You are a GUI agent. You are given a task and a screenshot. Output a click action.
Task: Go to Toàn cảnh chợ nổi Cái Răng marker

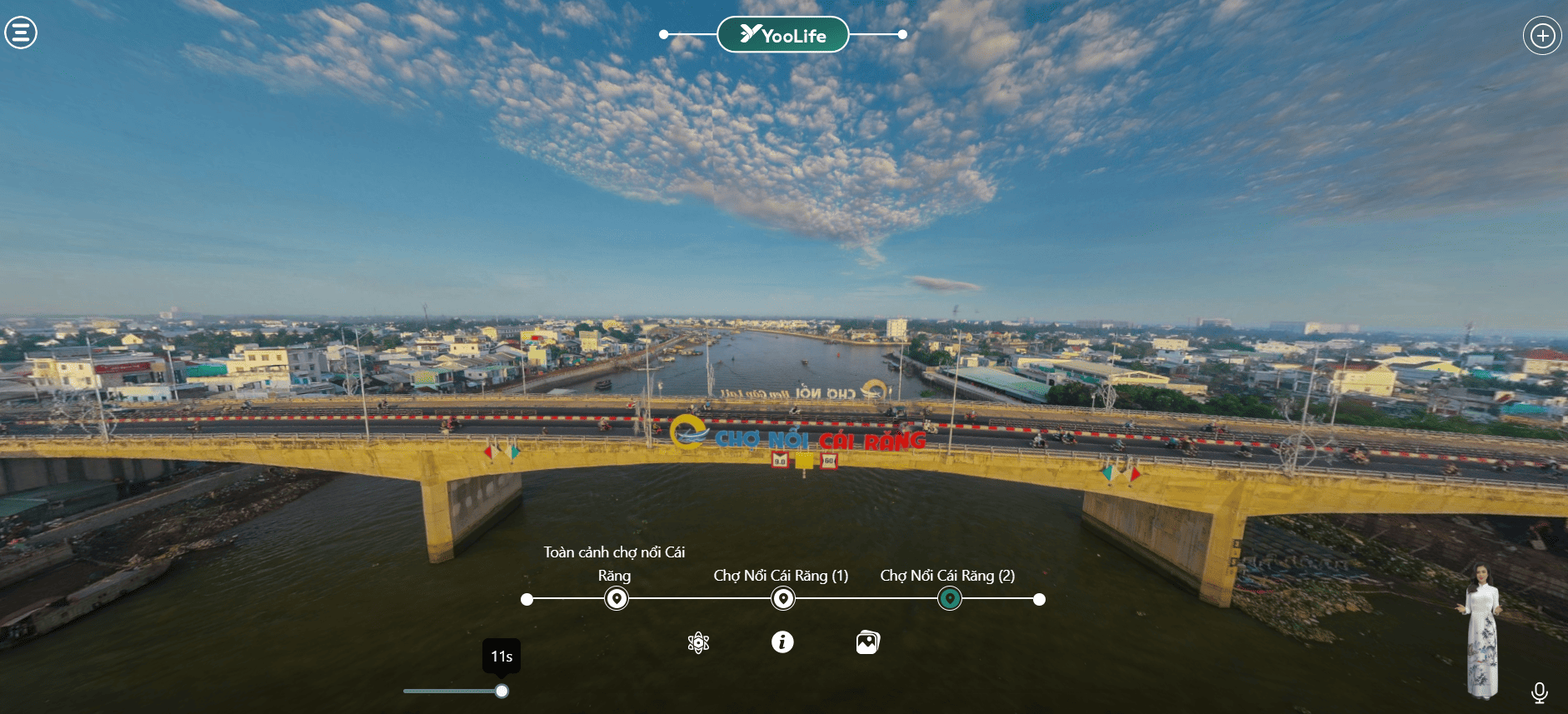tap(616, 598)
